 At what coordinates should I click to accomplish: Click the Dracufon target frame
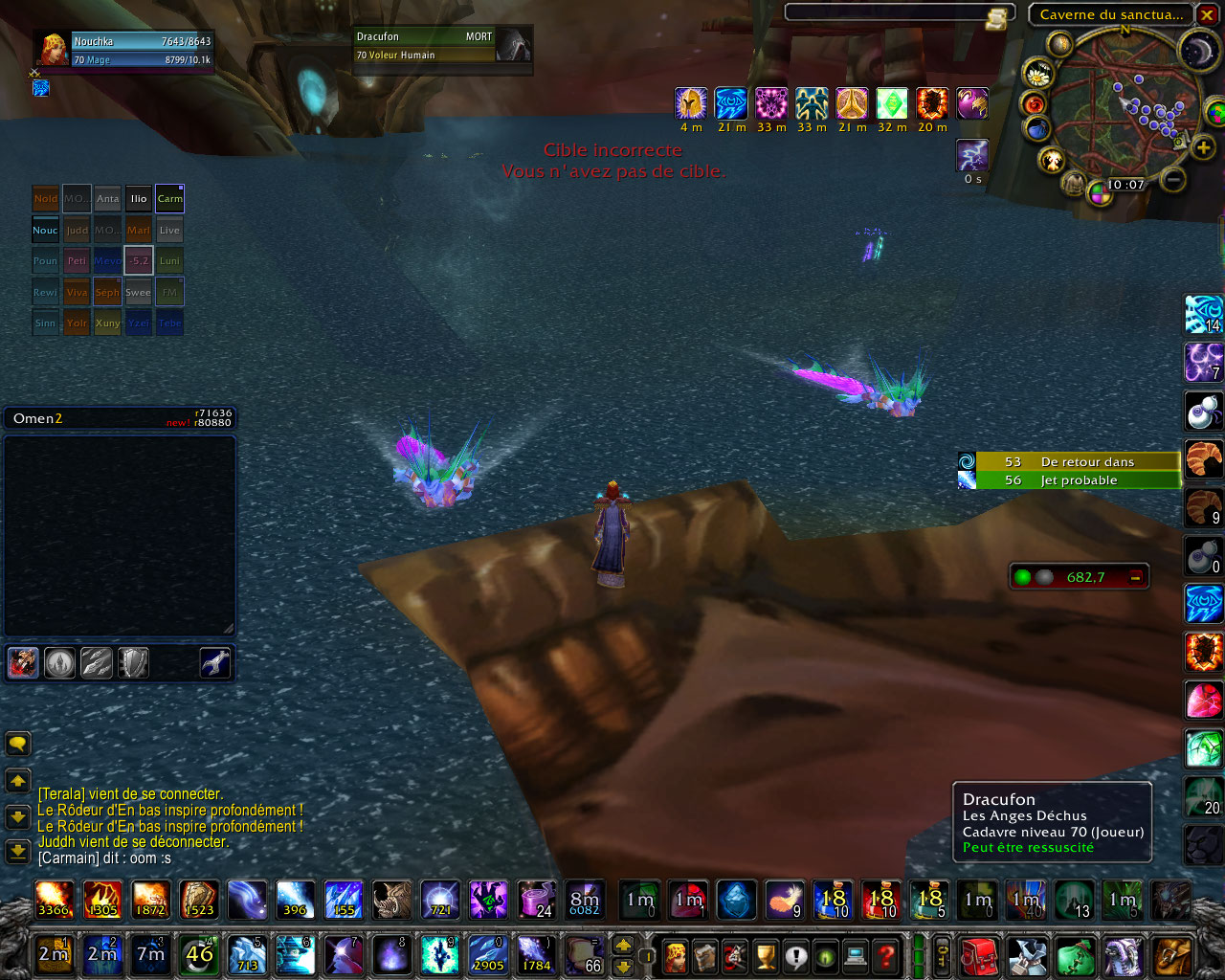[x=426, y=46]
